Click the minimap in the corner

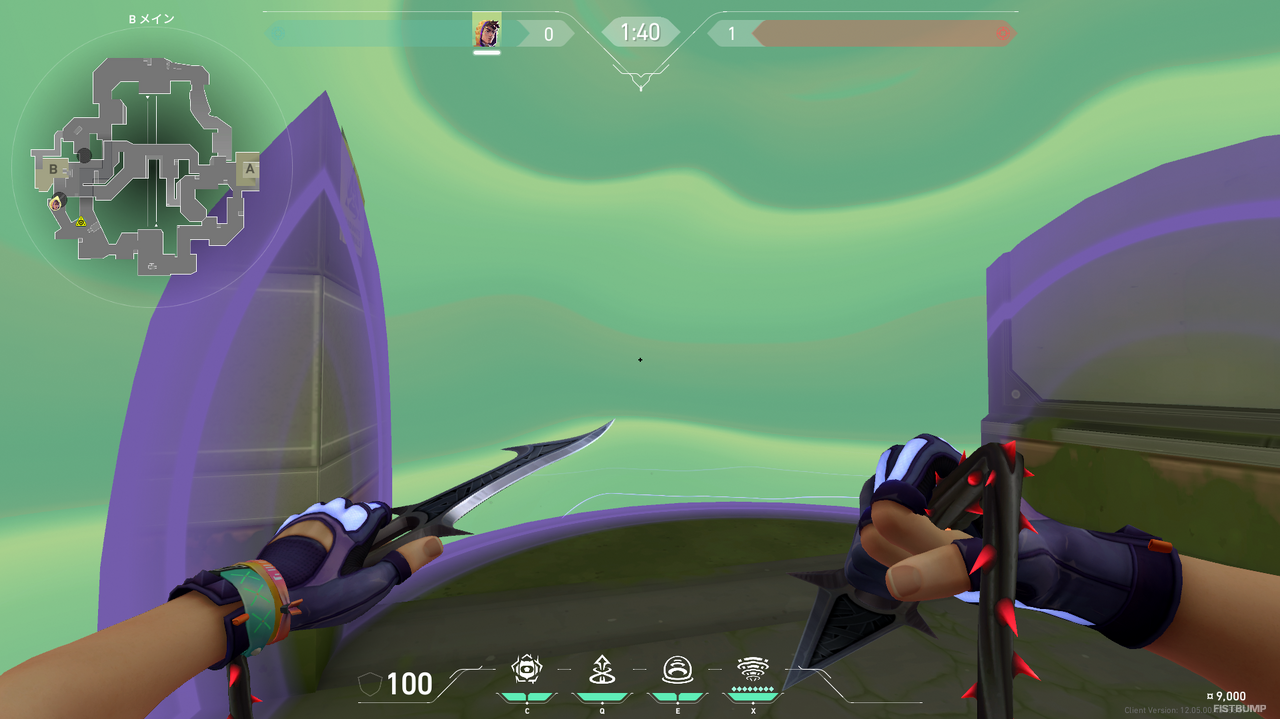(x=150, y=165)
